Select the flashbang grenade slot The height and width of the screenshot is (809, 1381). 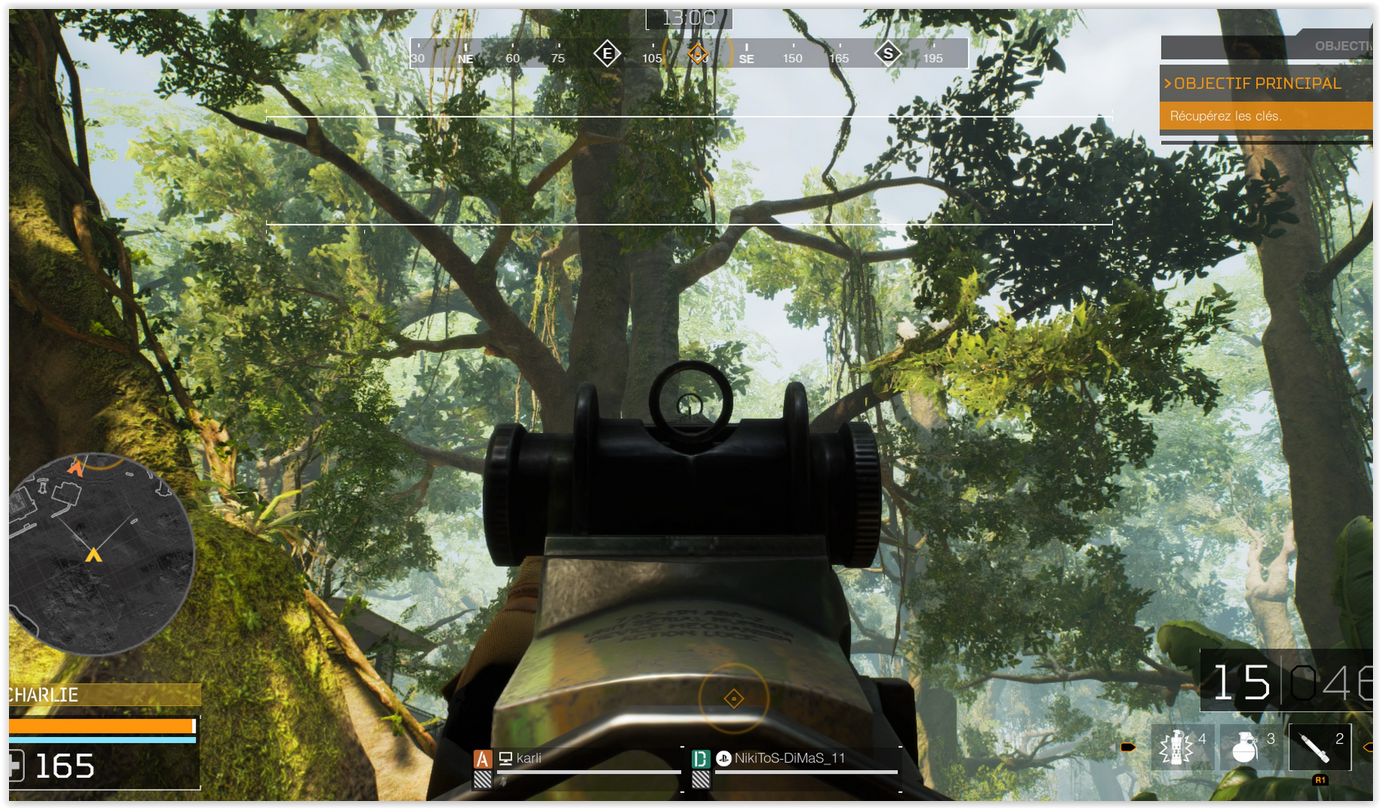coord(1182,747)
